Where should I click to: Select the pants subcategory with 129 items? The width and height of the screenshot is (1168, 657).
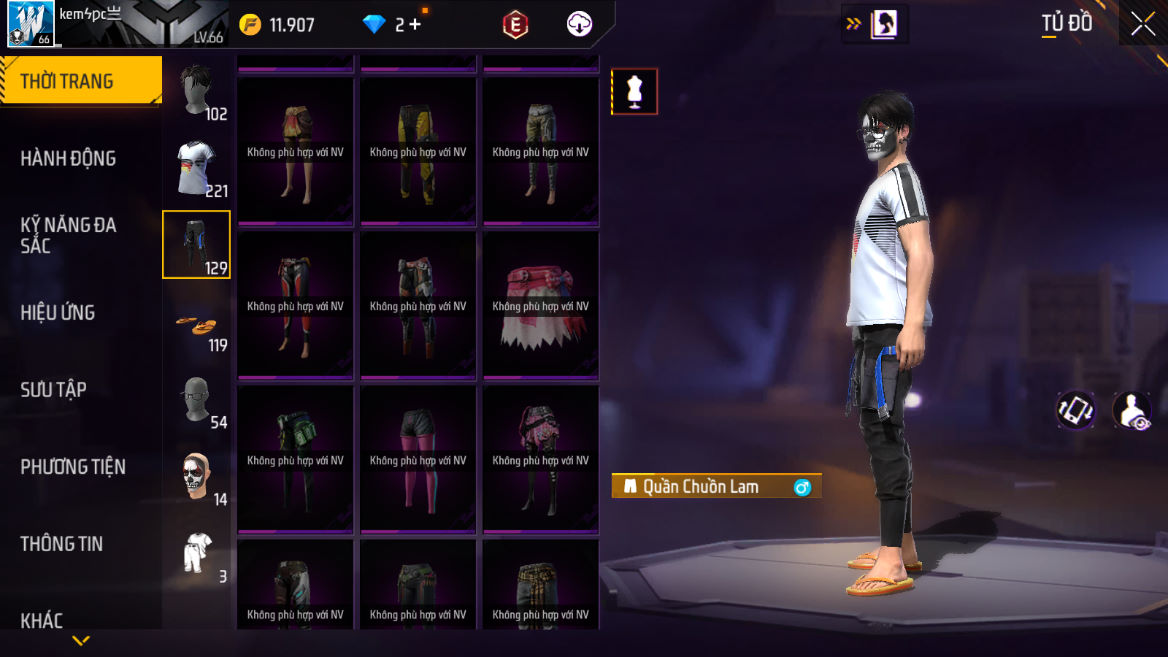(x=197, y=244)
